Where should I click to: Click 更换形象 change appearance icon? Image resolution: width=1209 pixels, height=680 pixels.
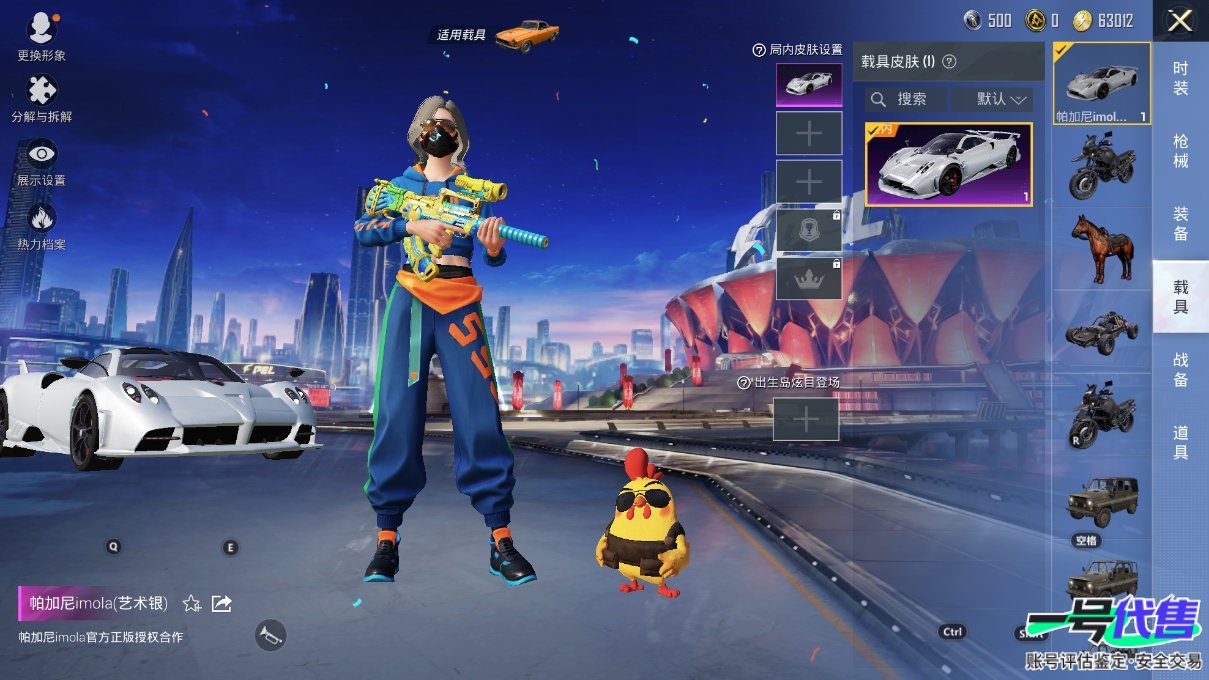coord(41,30)
